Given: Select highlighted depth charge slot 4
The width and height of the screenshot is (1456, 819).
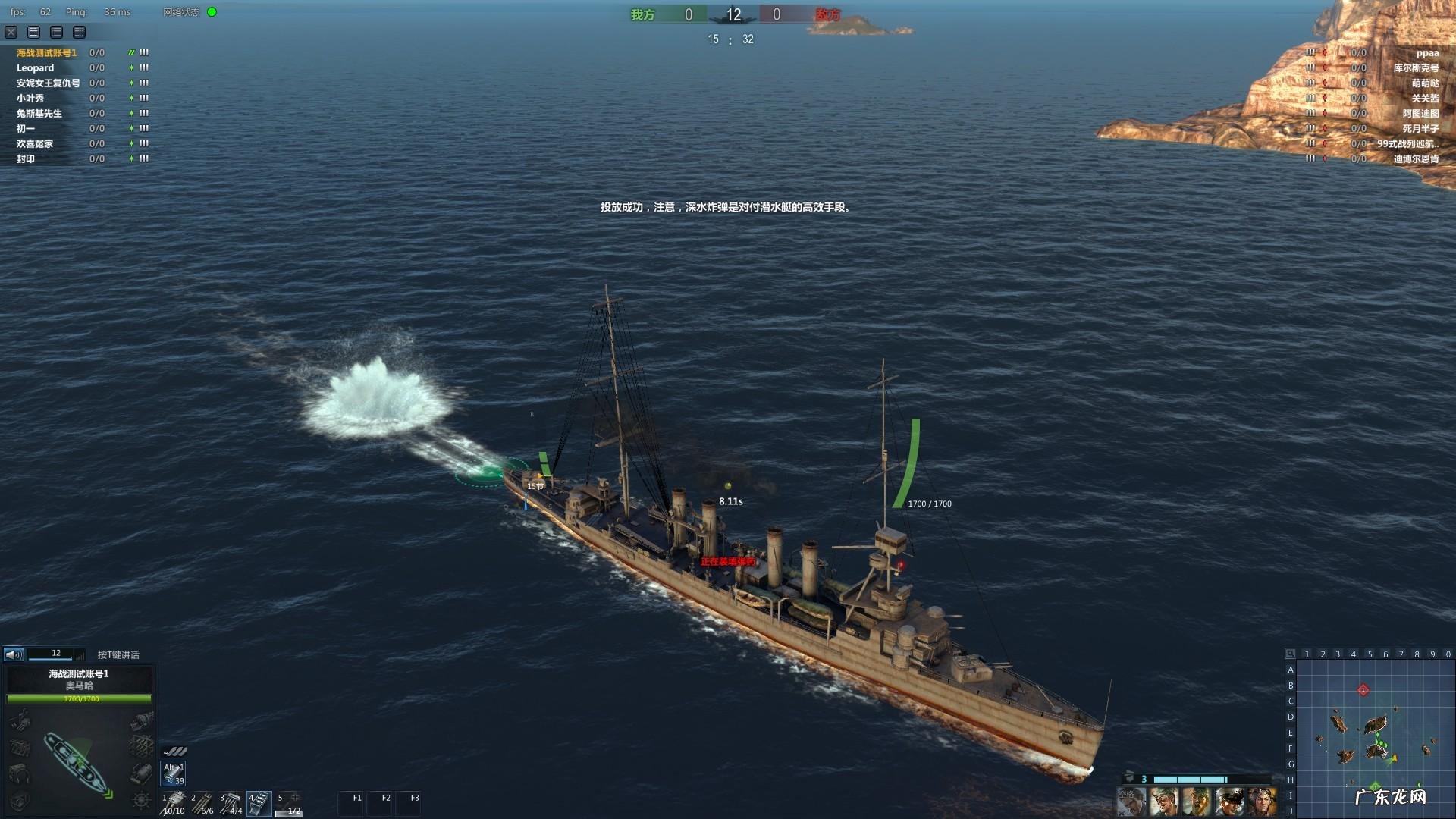Looking at the screenshot, I should point(259,802).
